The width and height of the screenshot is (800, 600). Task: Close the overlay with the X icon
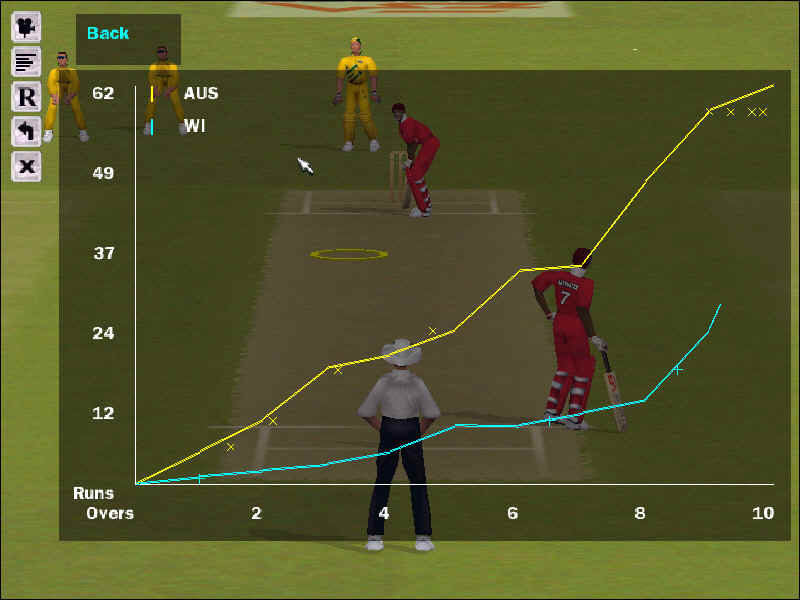[x=26, y=166]
